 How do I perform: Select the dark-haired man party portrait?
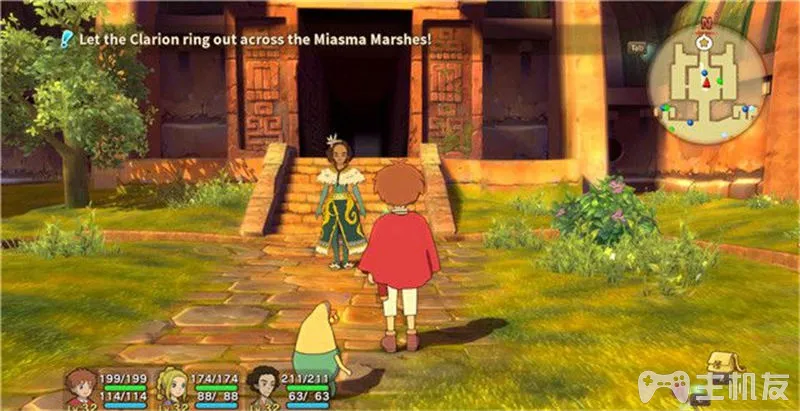pos(264,386)
